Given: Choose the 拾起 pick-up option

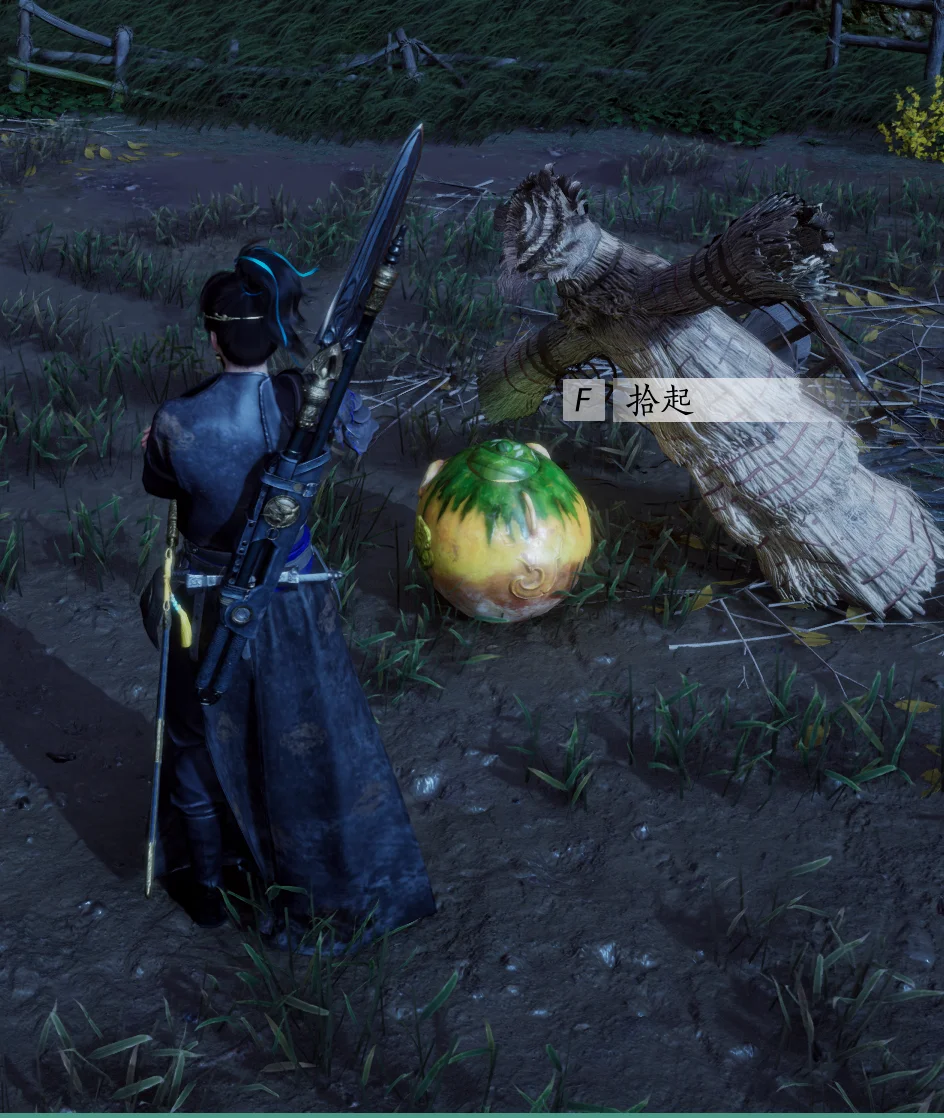Looking at the screenshot, I should tap(660, 401).
